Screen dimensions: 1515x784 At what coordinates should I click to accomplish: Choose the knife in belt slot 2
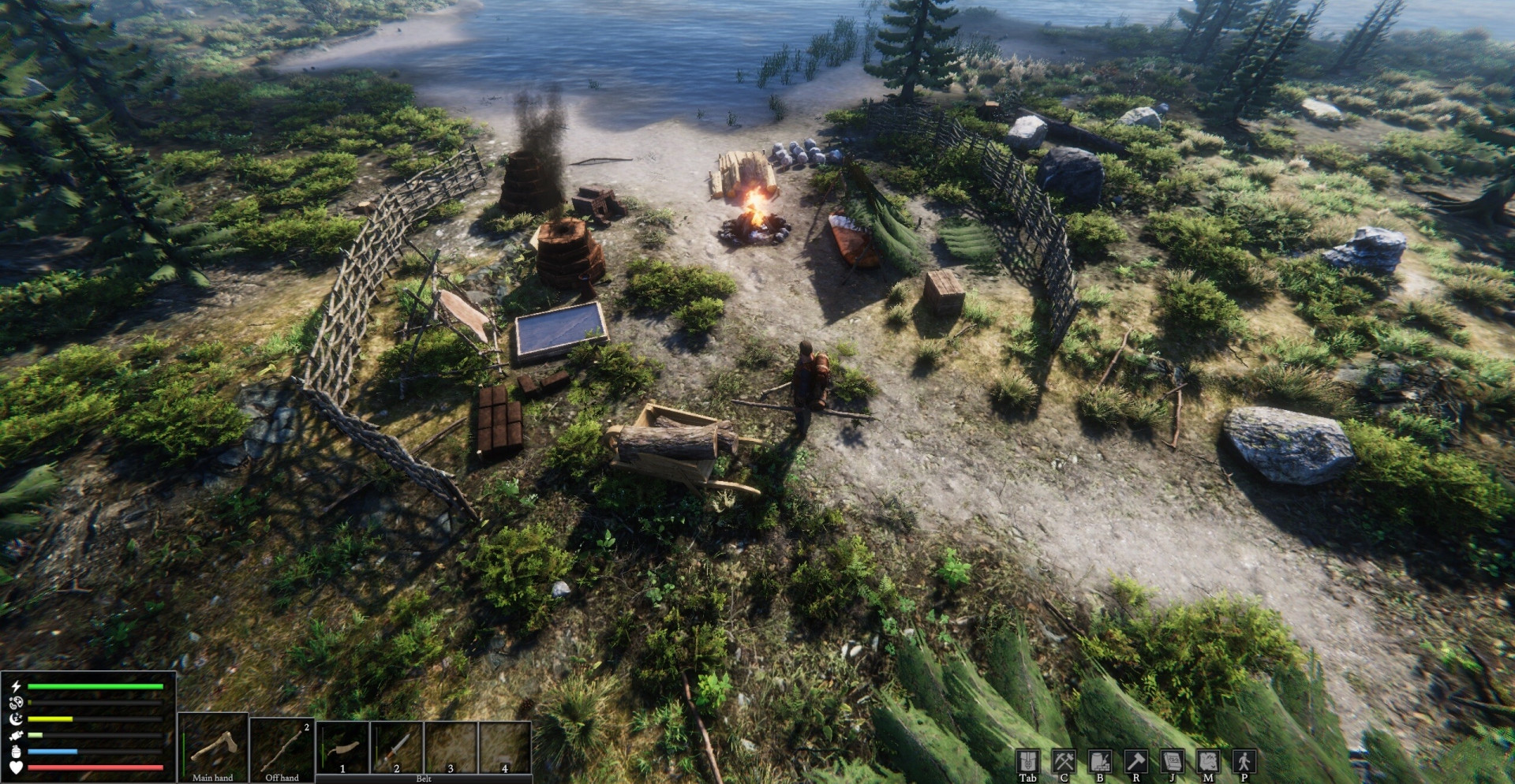[x=397, y=746]
